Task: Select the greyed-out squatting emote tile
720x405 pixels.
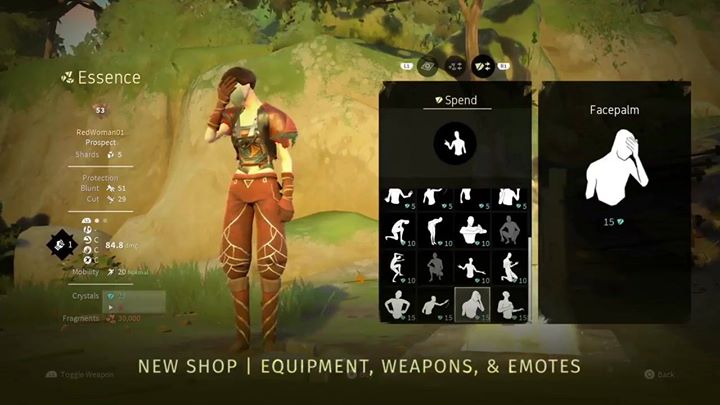Action: (x=508, y=231)
